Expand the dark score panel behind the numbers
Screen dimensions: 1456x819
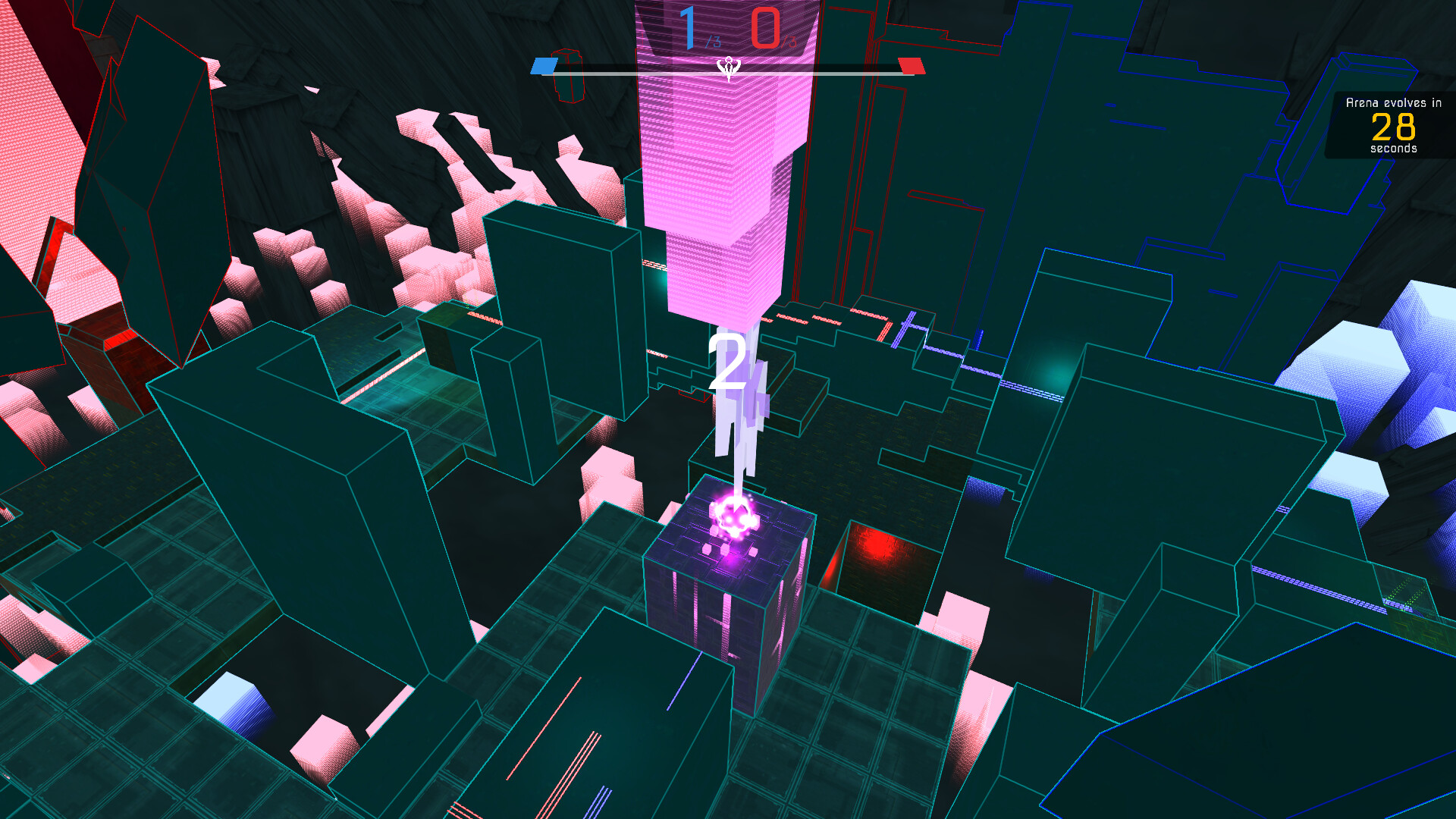coord(726,30)
